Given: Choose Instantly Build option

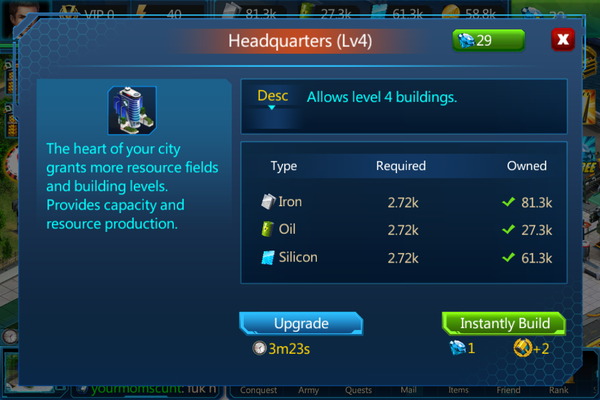Looking at the screenshot, I should point(504,324).
